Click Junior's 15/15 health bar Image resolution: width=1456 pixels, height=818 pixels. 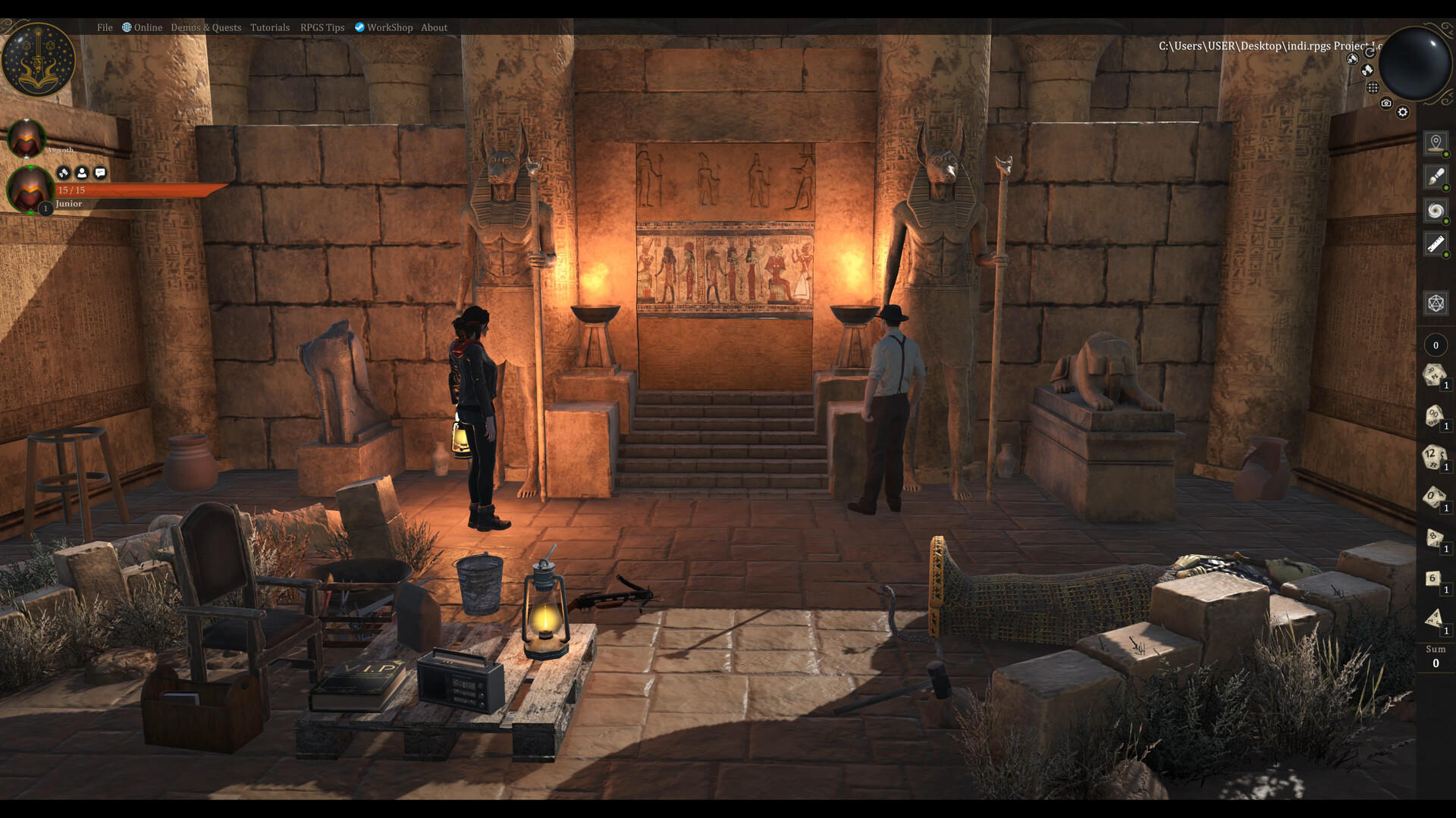point(129,190)
